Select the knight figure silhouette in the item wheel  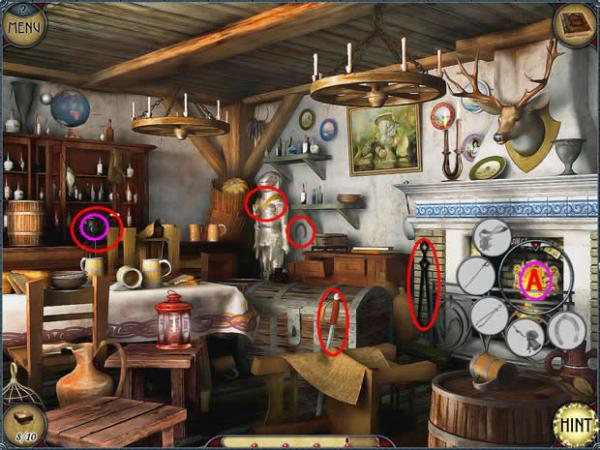[x=525, y=337]
